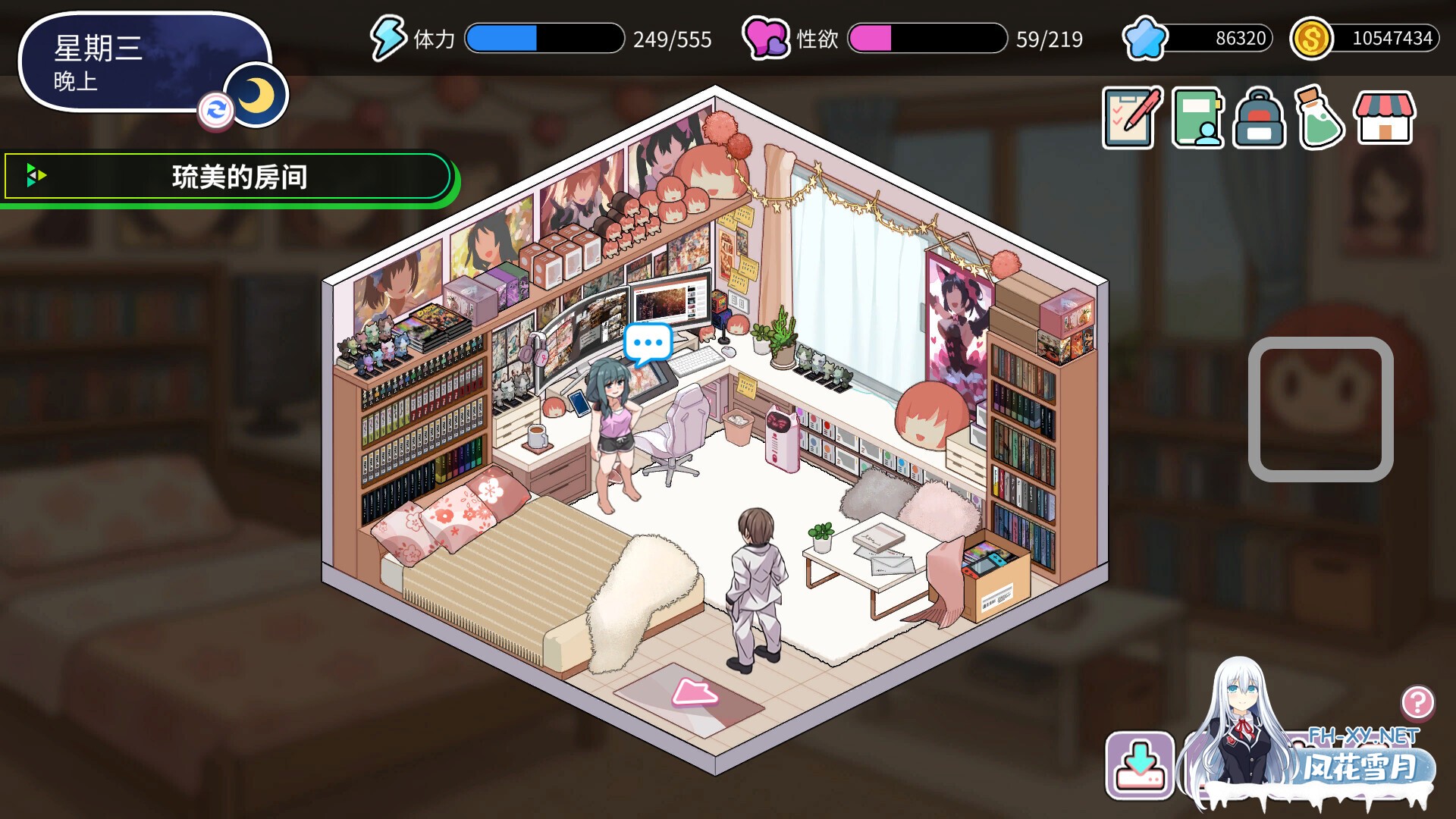Viewport: 1456px width, 819px height.
Task: Click the gold coin currency icon
Action: click(x=1312, y=36)
